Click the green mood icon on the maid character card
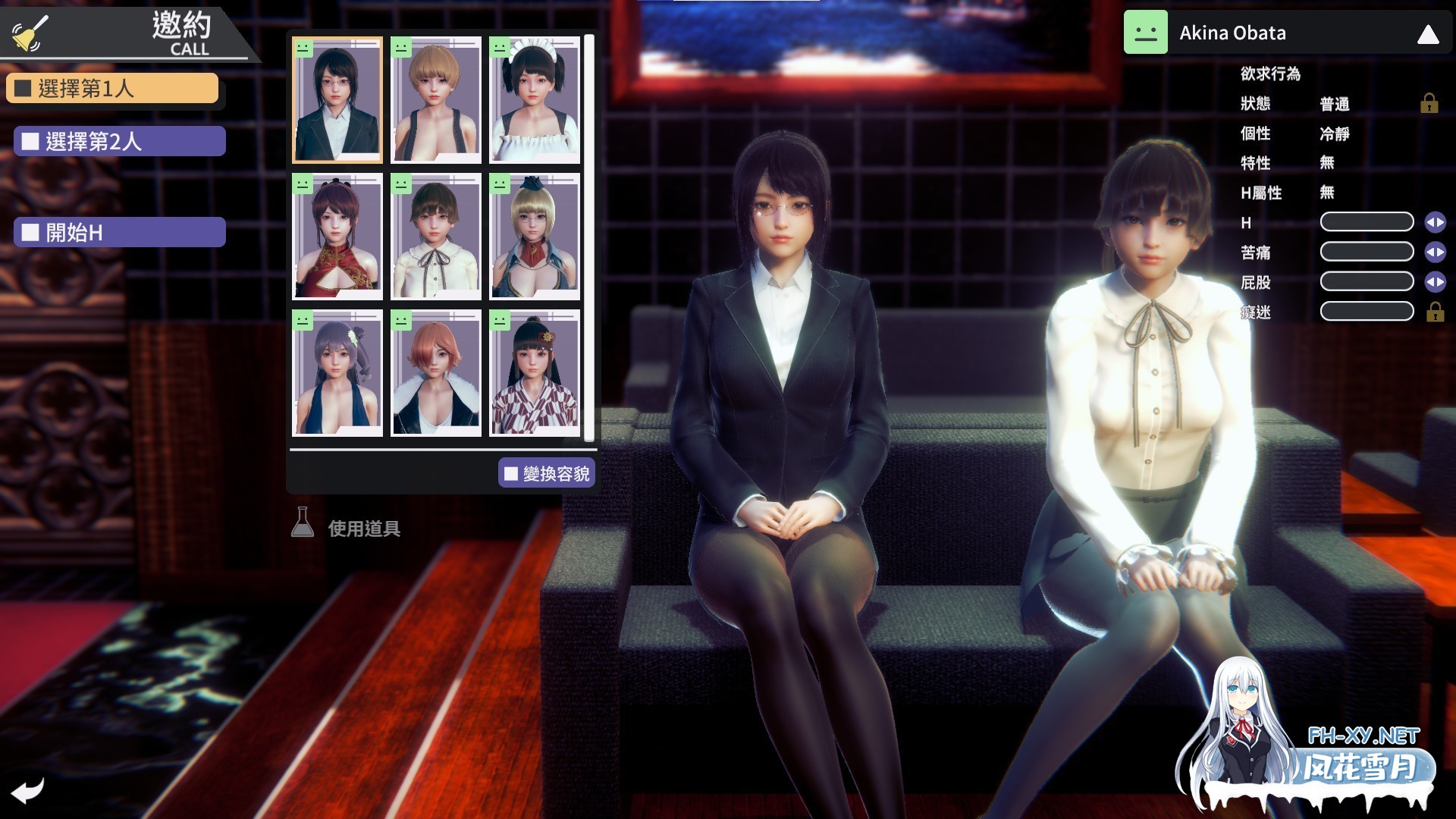The height and width of the screenshot is (819, 1456). (500, 48)
